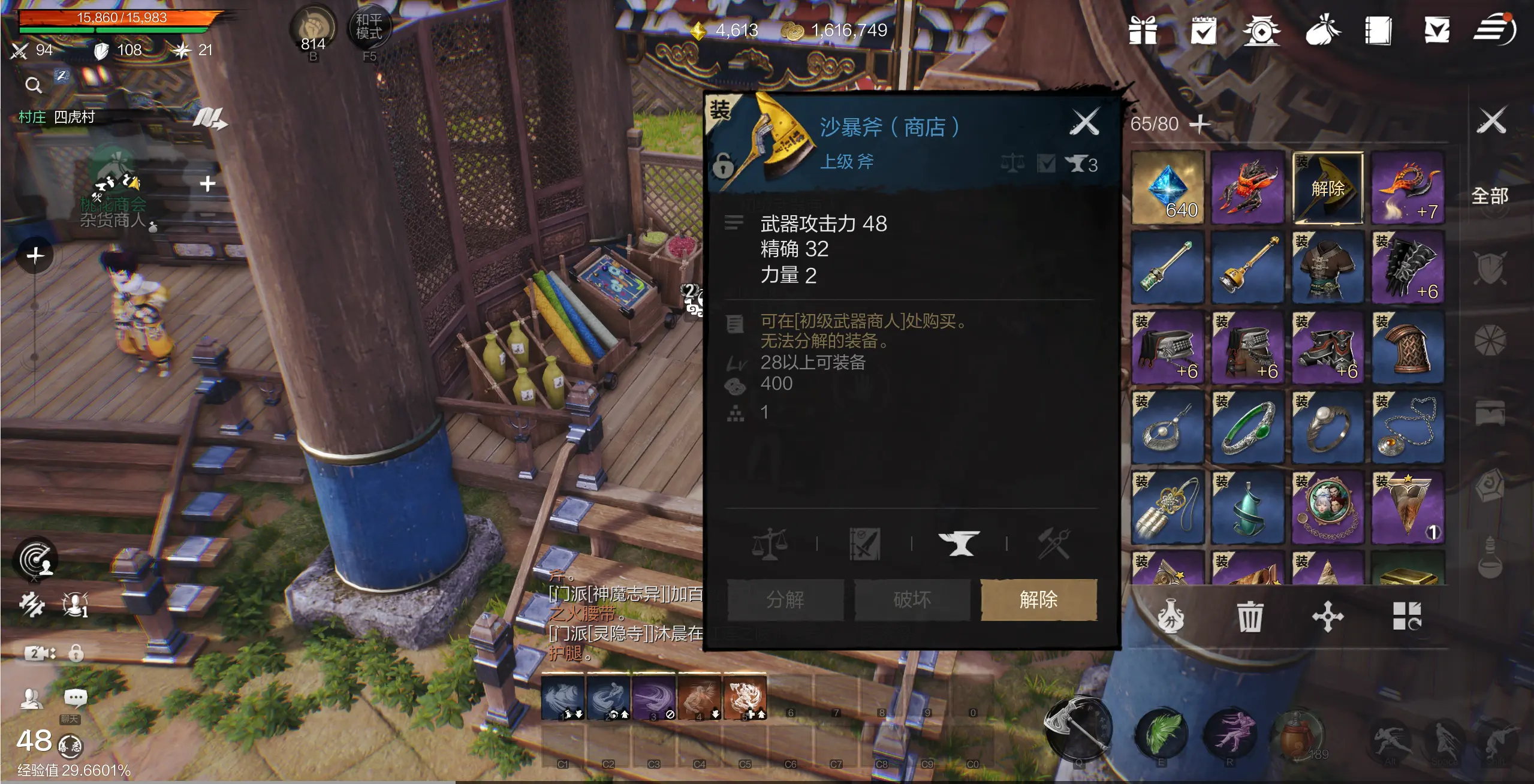Viewport: 1534px width, 784px height.
Task: Select the blue crystal stack of 640
Action: coord(1167,188)
